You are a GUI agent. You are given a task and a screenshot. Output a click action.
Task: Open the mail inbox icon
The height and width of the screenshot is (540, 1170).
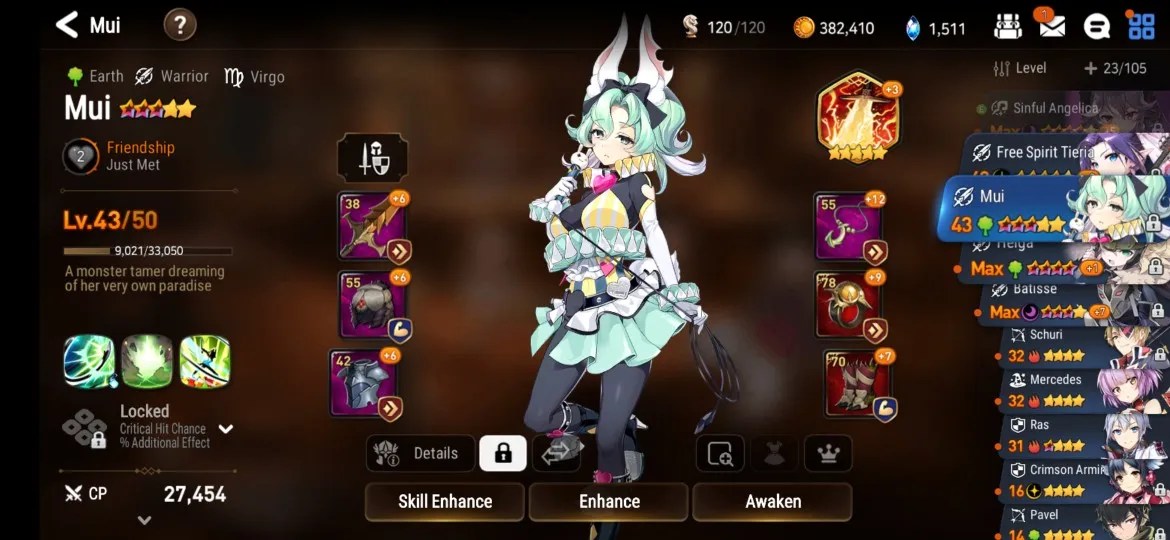click(x=1051, y=26)
